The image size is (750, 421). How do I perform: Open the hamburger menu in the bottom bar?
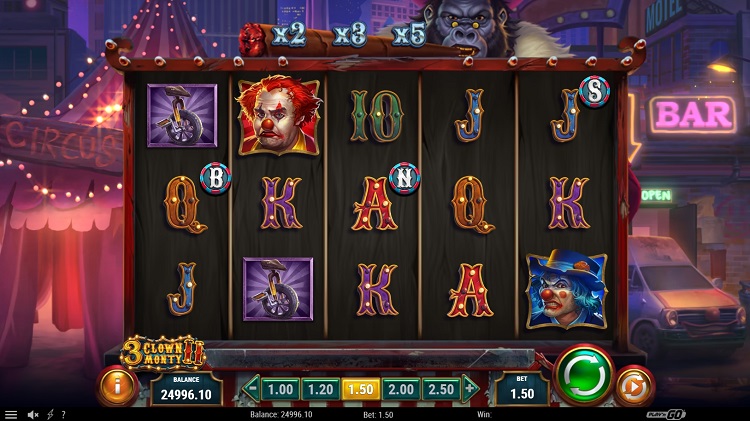pos(10,414)
